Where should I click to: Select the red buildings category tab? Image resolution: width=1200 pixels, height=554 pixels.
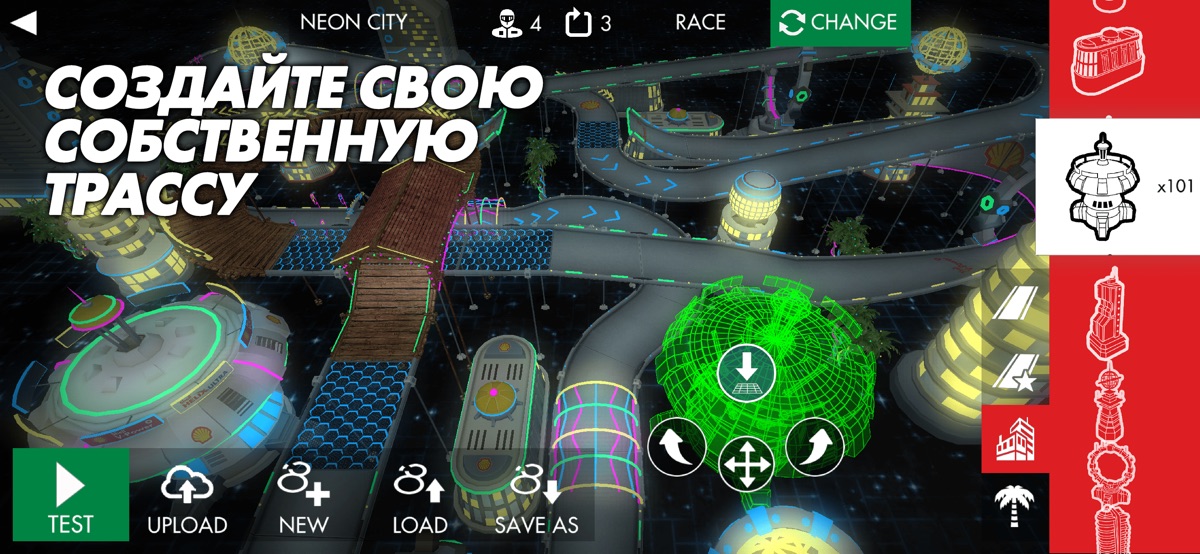point(1015,439)
